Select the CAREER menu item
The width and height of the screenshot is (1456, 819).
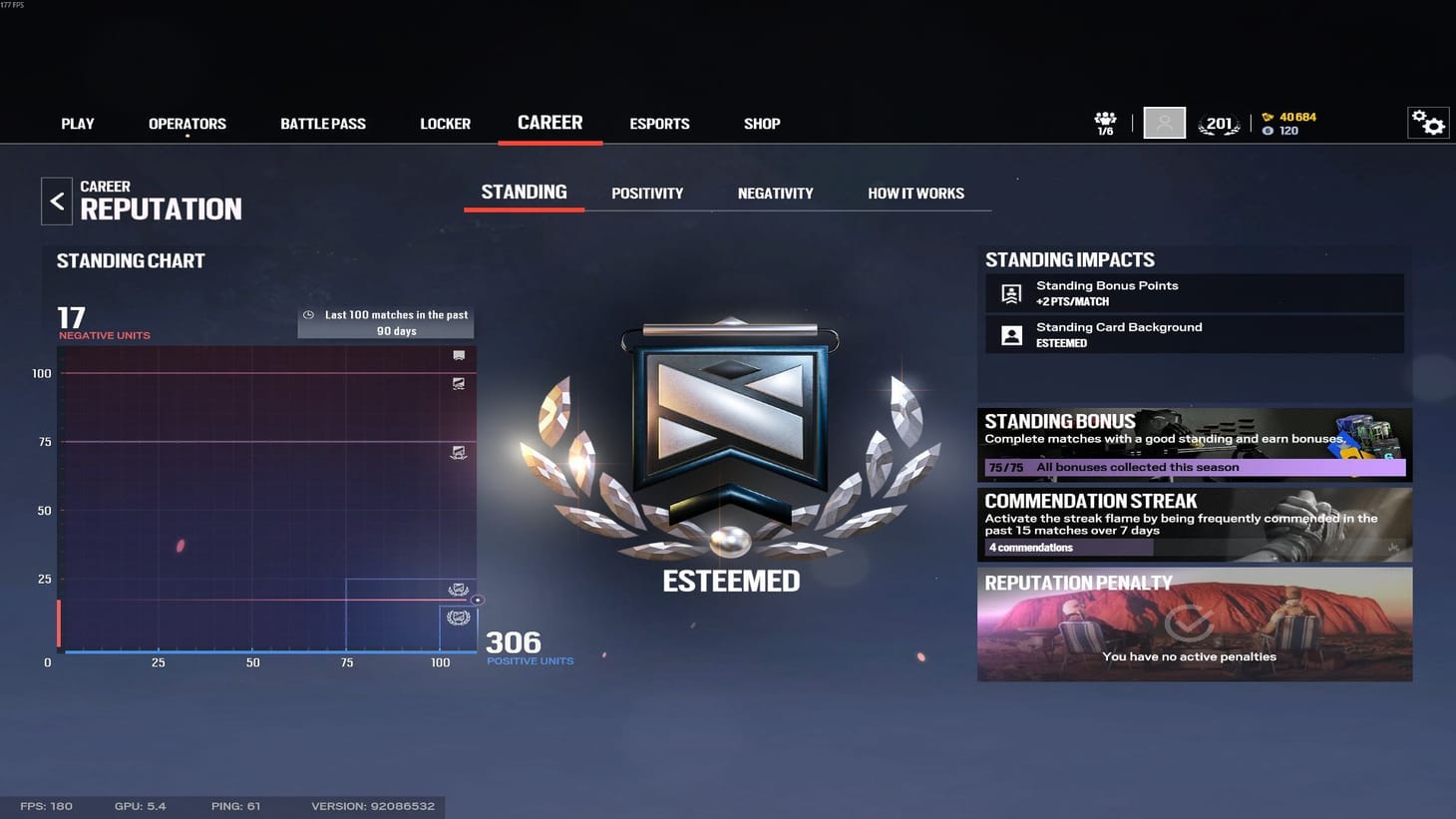549,122
